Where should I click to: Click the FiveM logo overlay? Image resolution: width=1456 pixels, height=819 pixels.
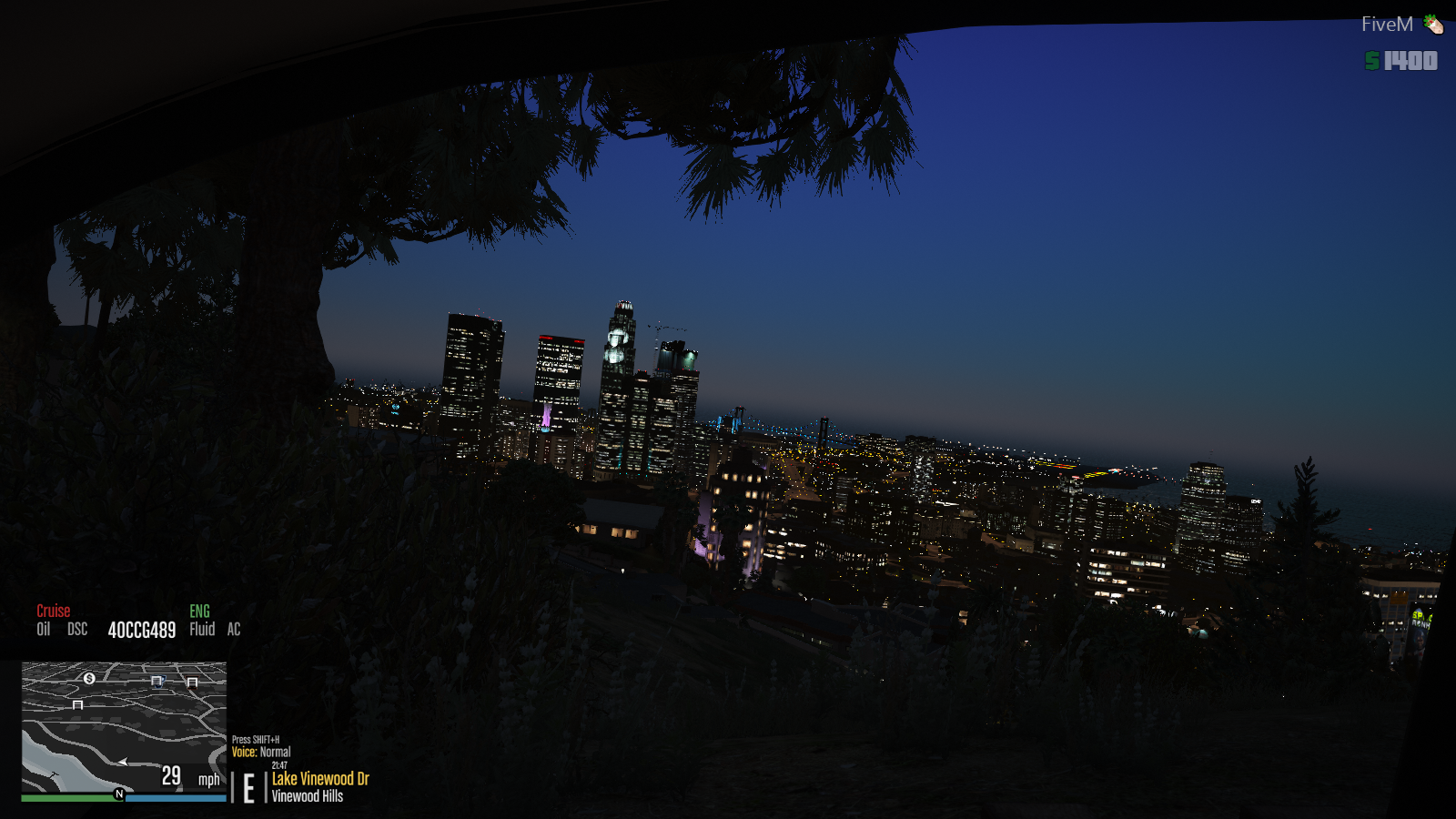[1400, 25]
